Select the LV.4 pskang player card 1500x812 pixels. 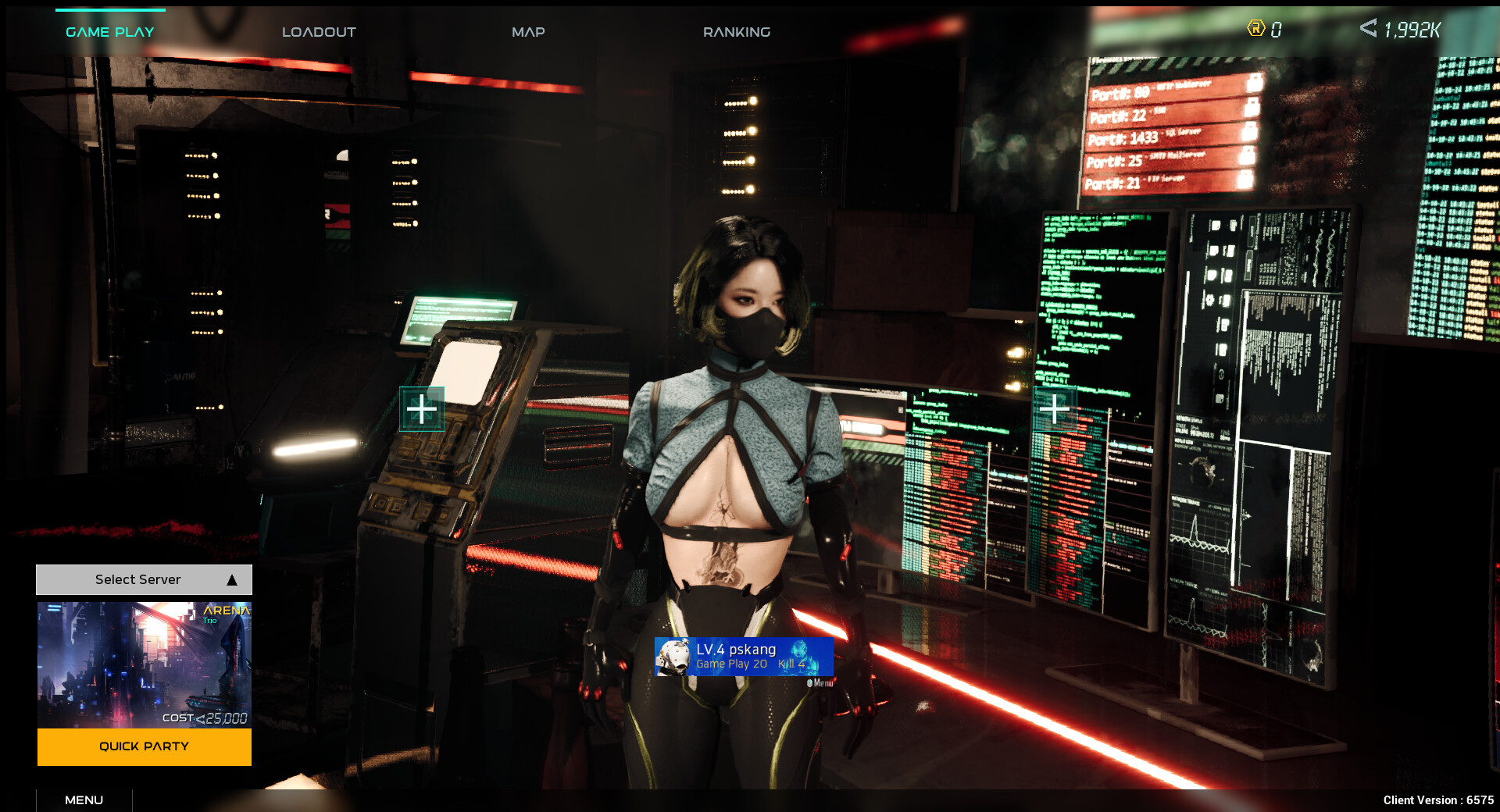[x=744, y=656]
